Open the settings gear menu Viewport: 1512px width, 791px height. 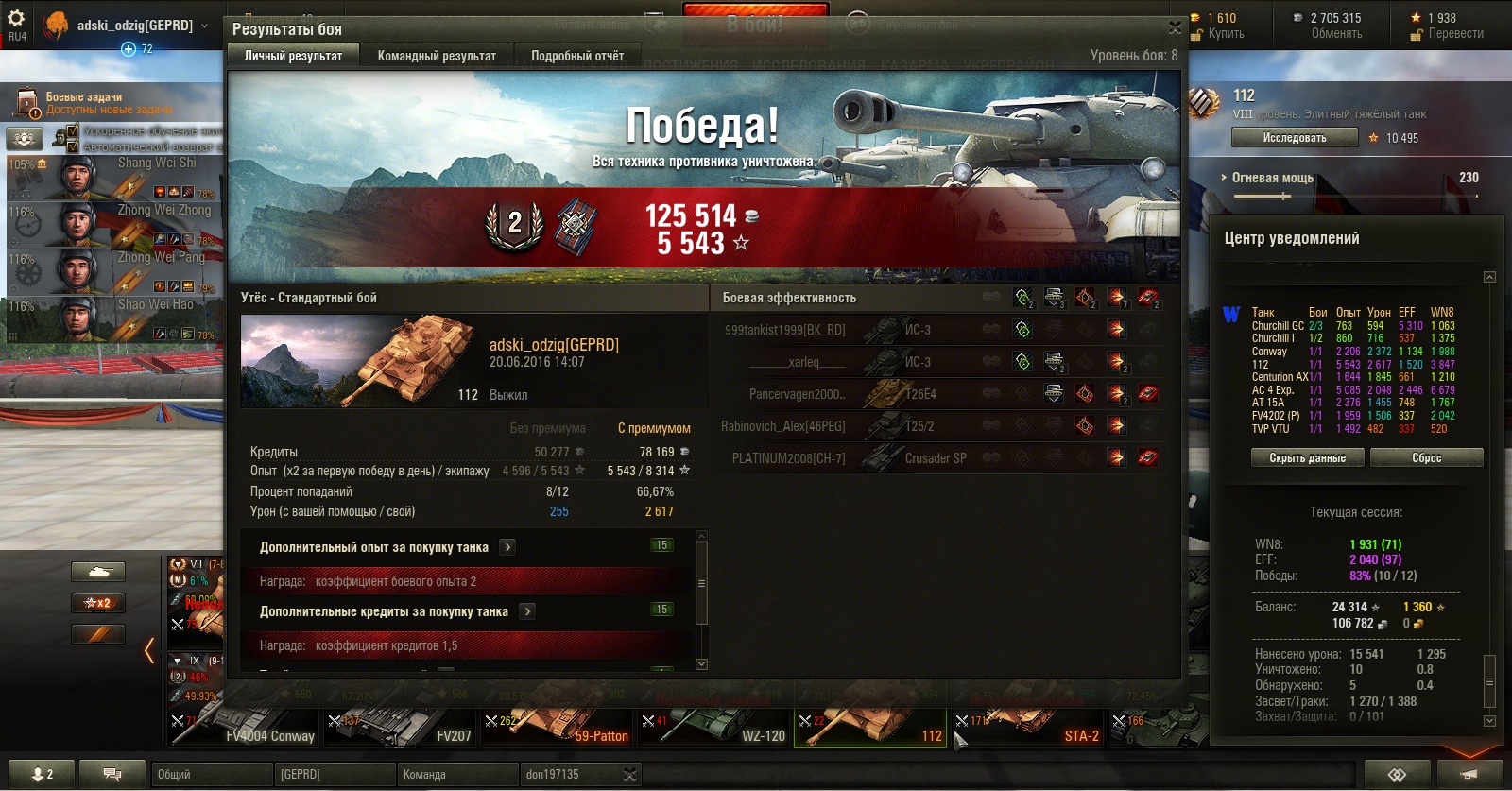16,19
